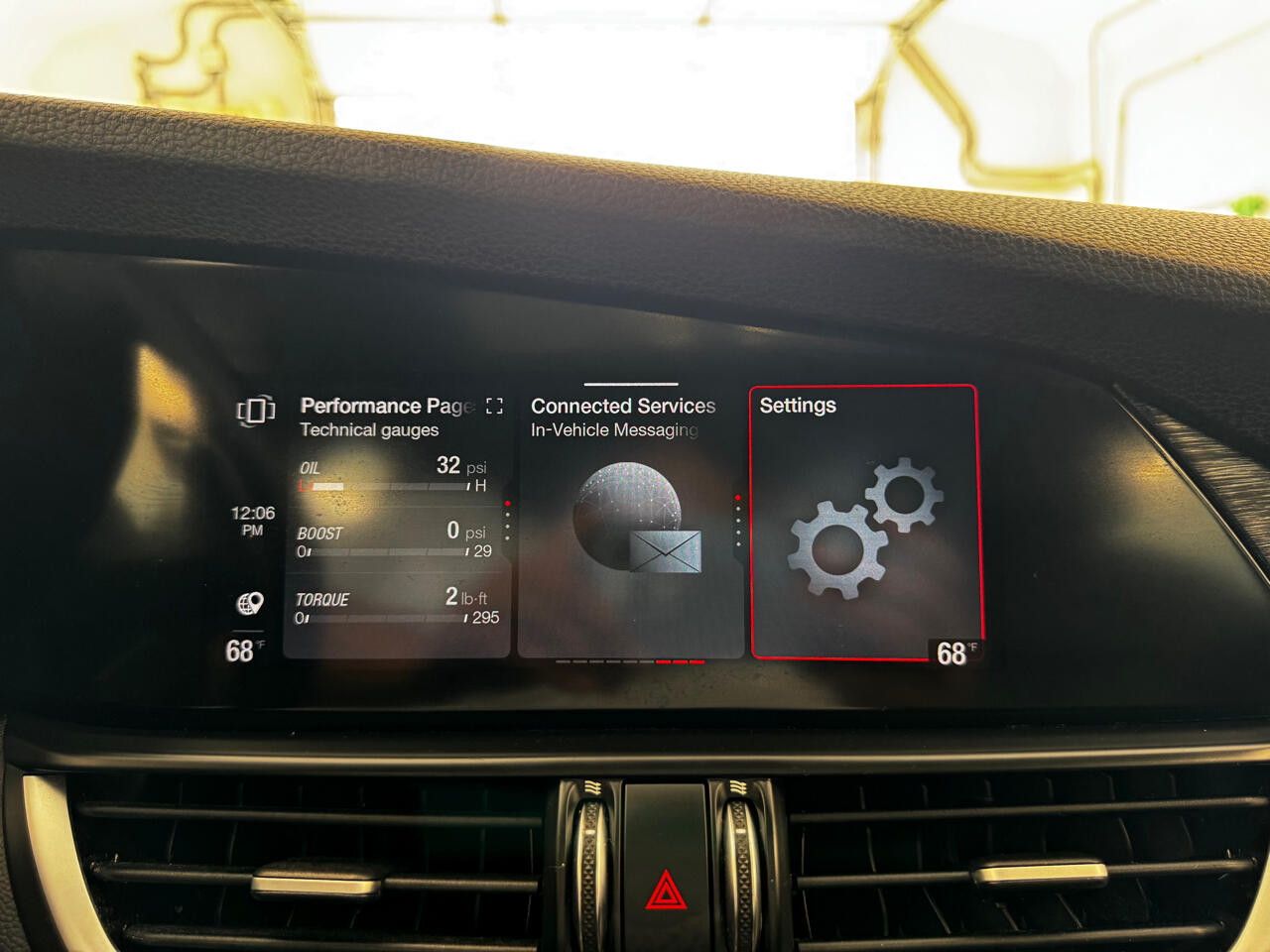Screen dimensions: 1270x952
Task: Select the phone device icon in sidebar
Action: [x=255, y=410]
